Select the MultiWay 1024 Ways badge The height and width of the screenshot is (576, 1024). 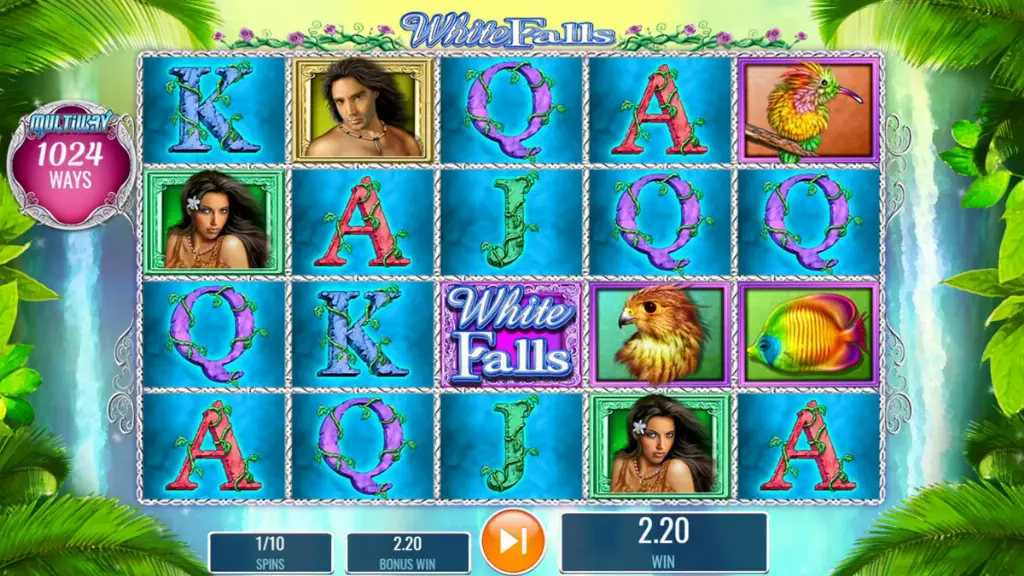[71, 166]
